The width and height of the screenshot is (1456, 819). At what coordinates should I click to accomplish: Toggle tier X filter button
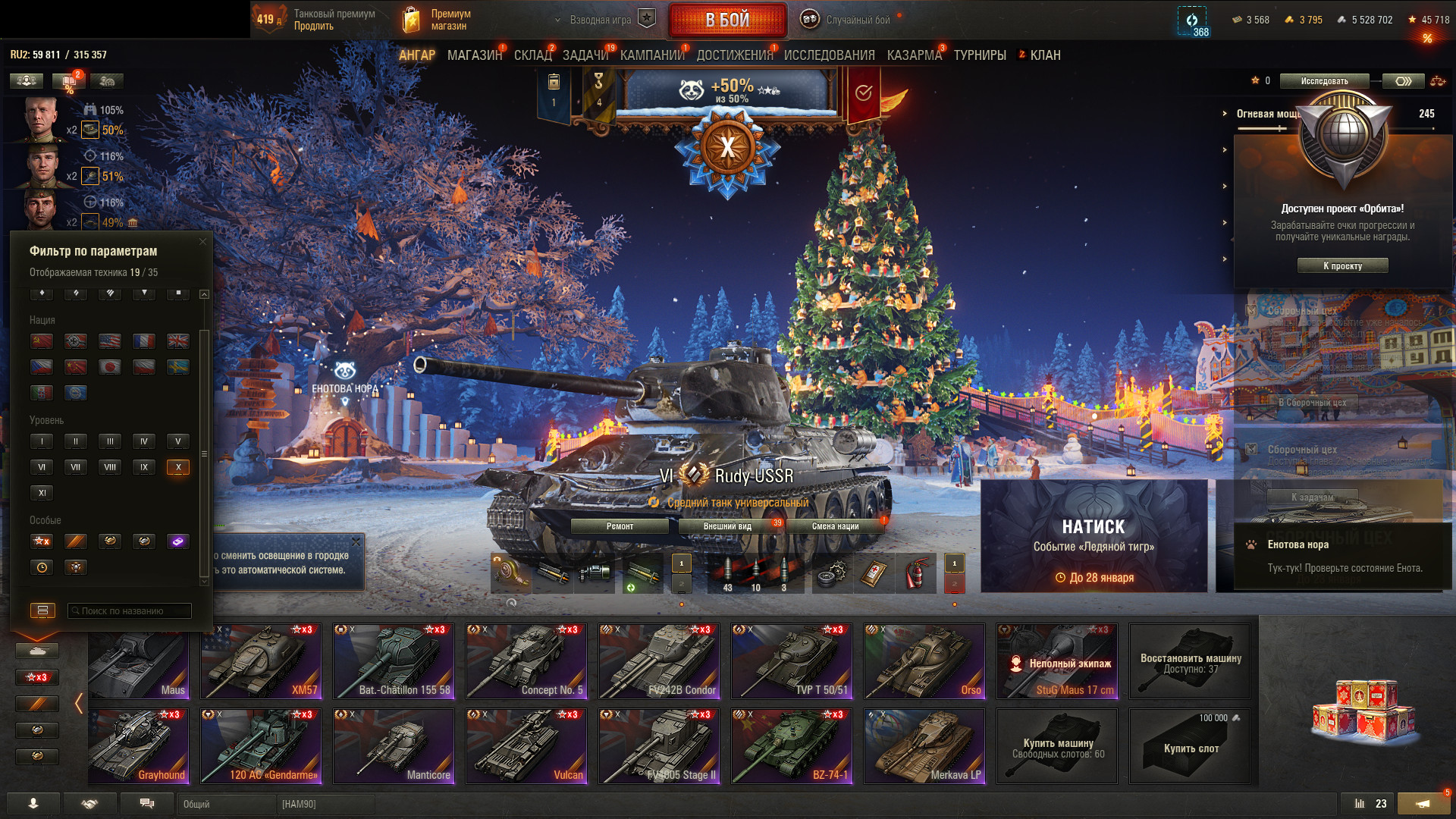click(x=178, y=467)
